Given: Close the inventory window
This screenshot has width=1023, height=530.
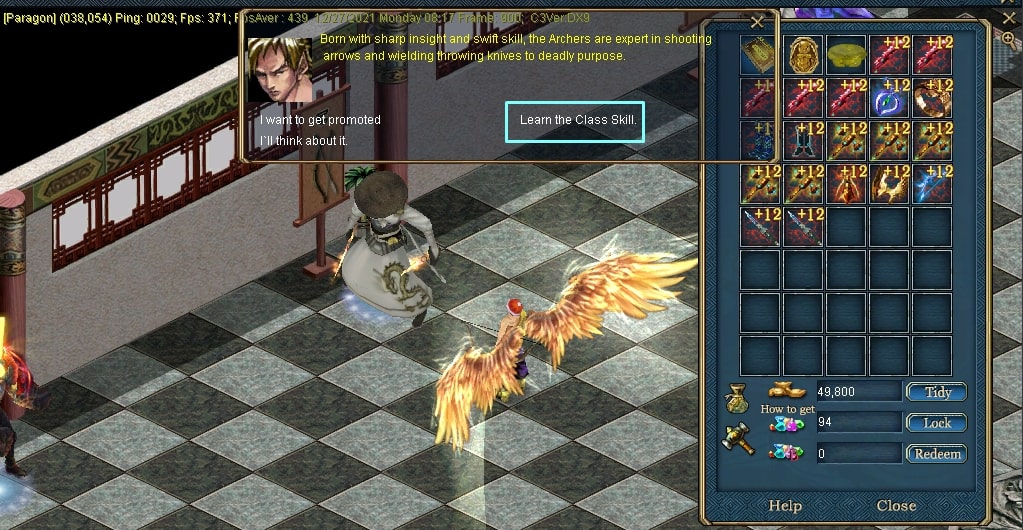Looking at the screenshot, I should [x=896, y=506].
